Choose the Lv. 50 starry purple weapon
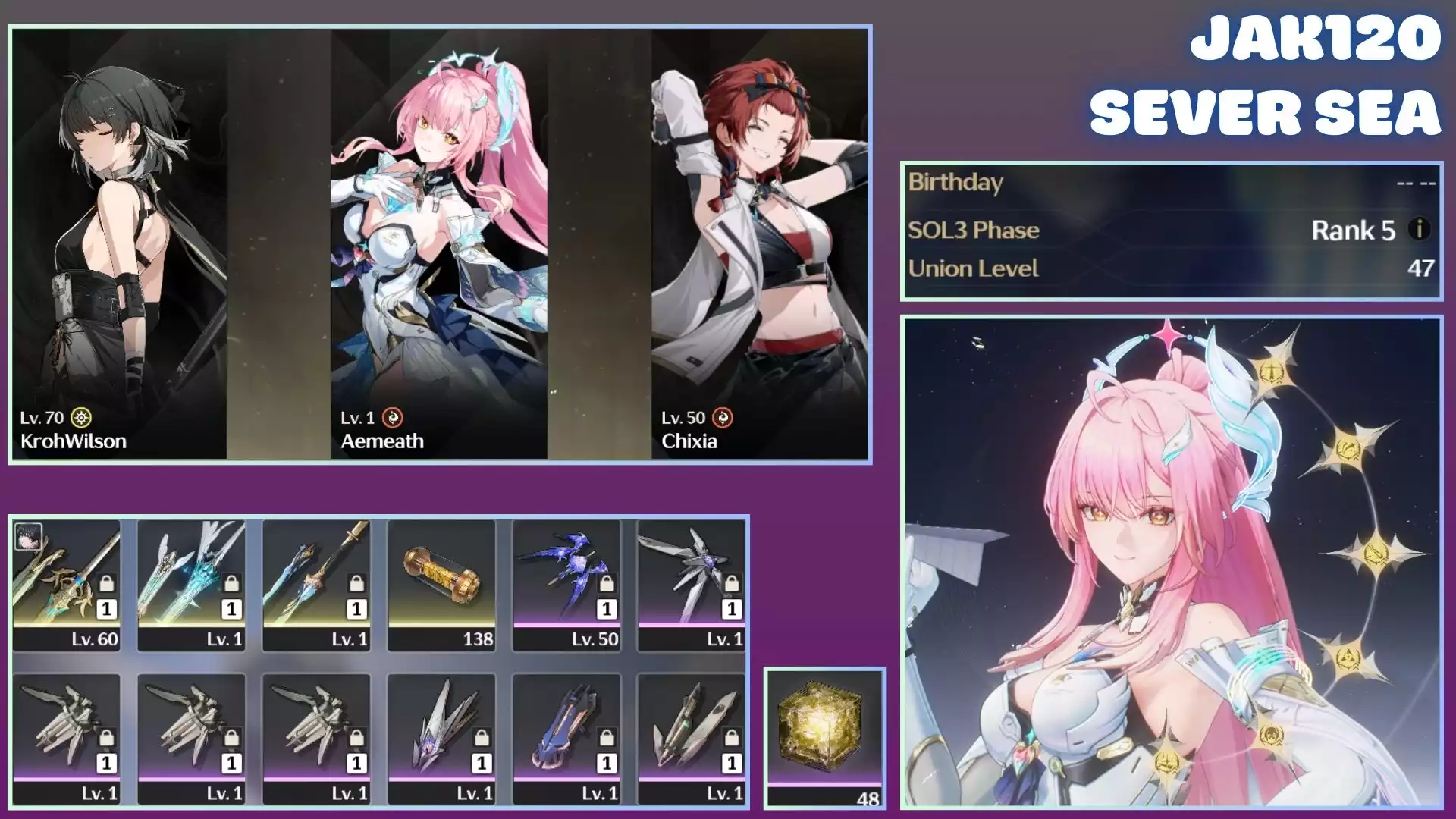Screen dimensions: 1456x819 [566, 585]
